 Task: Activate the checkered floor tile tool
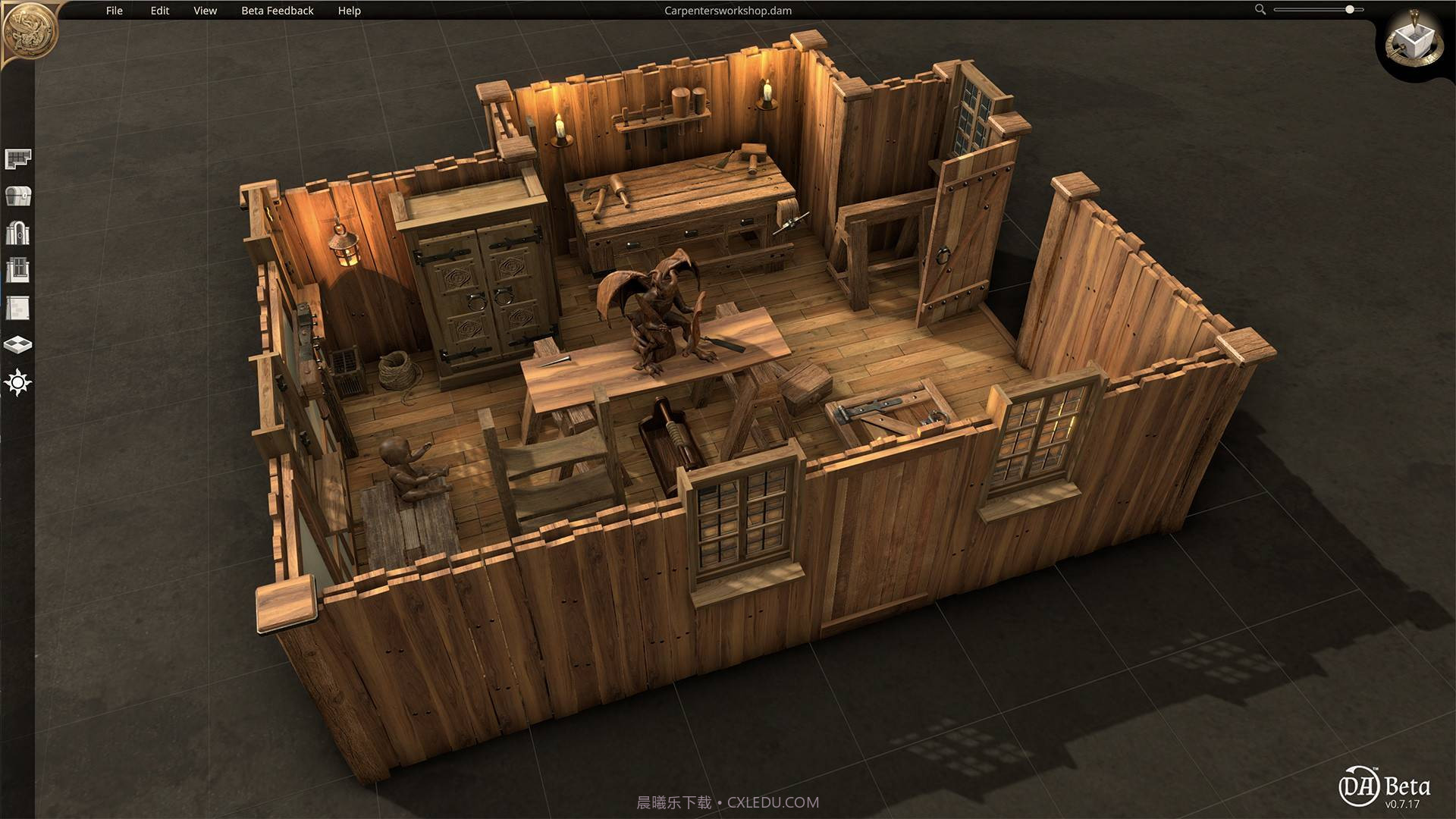[18, 345]
